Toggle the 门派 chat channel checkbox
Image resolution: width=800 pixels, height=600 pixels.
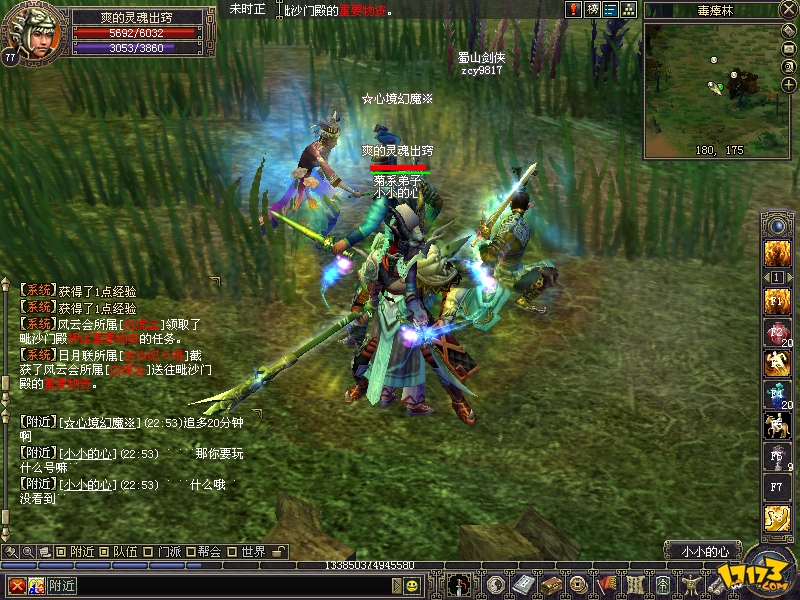[x=147, y=551]
